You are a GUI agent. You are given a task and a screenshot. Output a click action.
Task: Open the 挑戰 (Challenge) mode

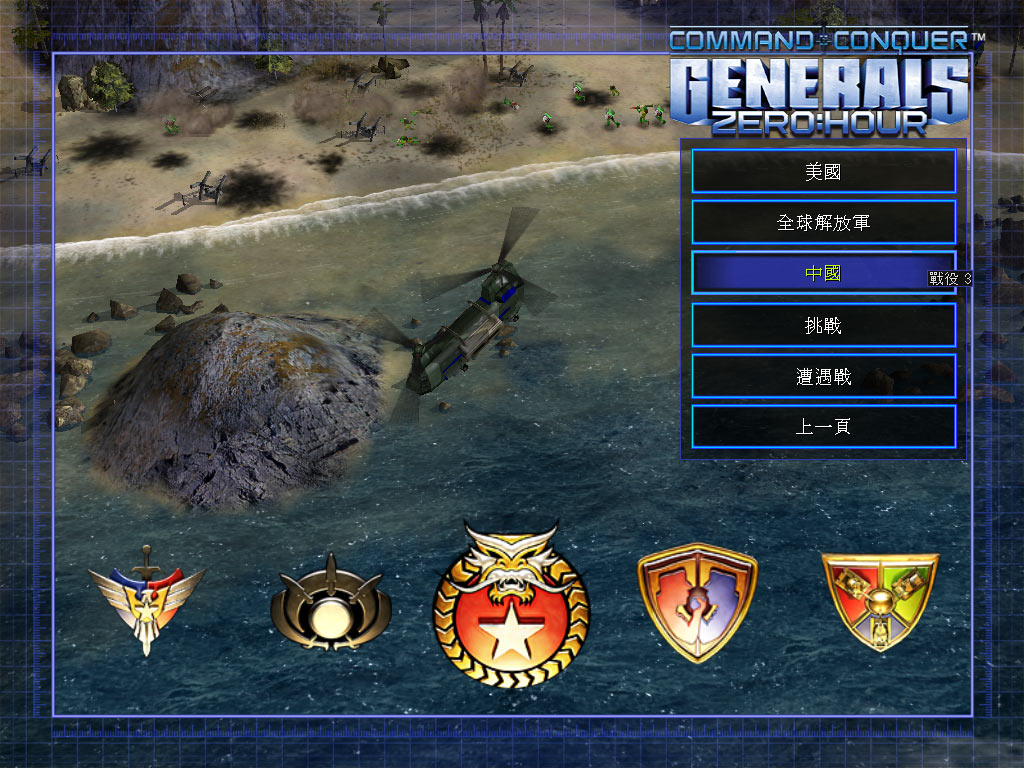tap(823, 325)
